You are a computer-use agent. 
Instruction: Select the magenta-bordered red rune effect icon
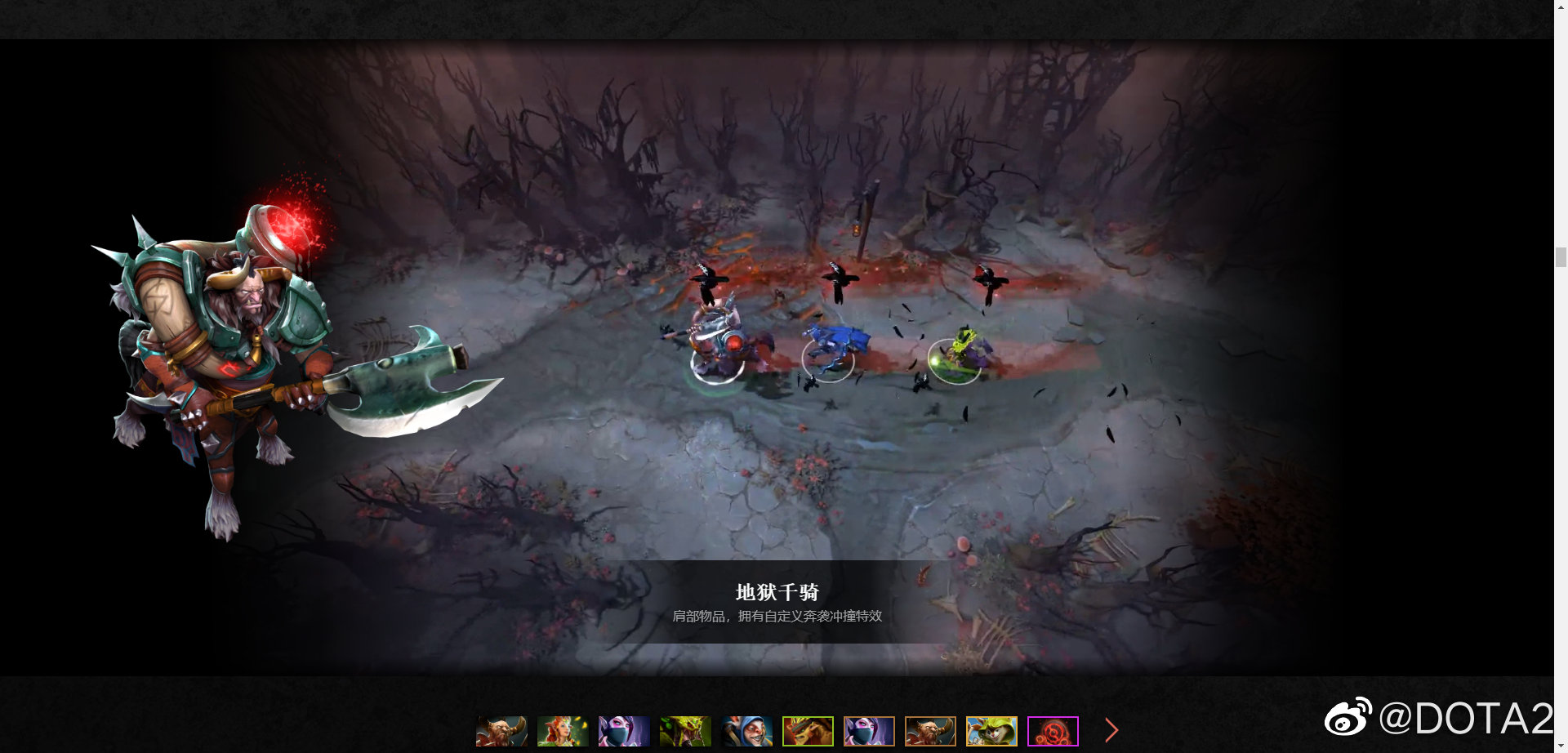1052,732
